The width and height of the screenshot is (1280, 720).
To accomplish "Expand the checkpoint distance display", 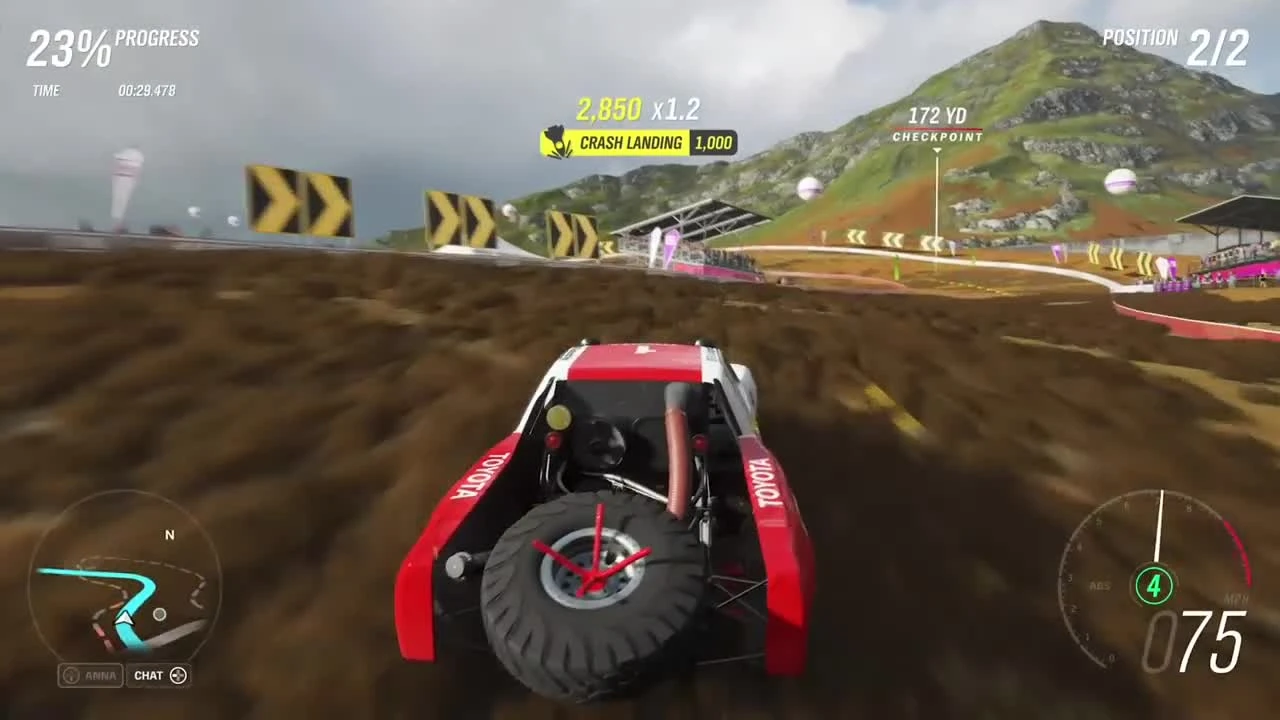I will click(937, 126).
